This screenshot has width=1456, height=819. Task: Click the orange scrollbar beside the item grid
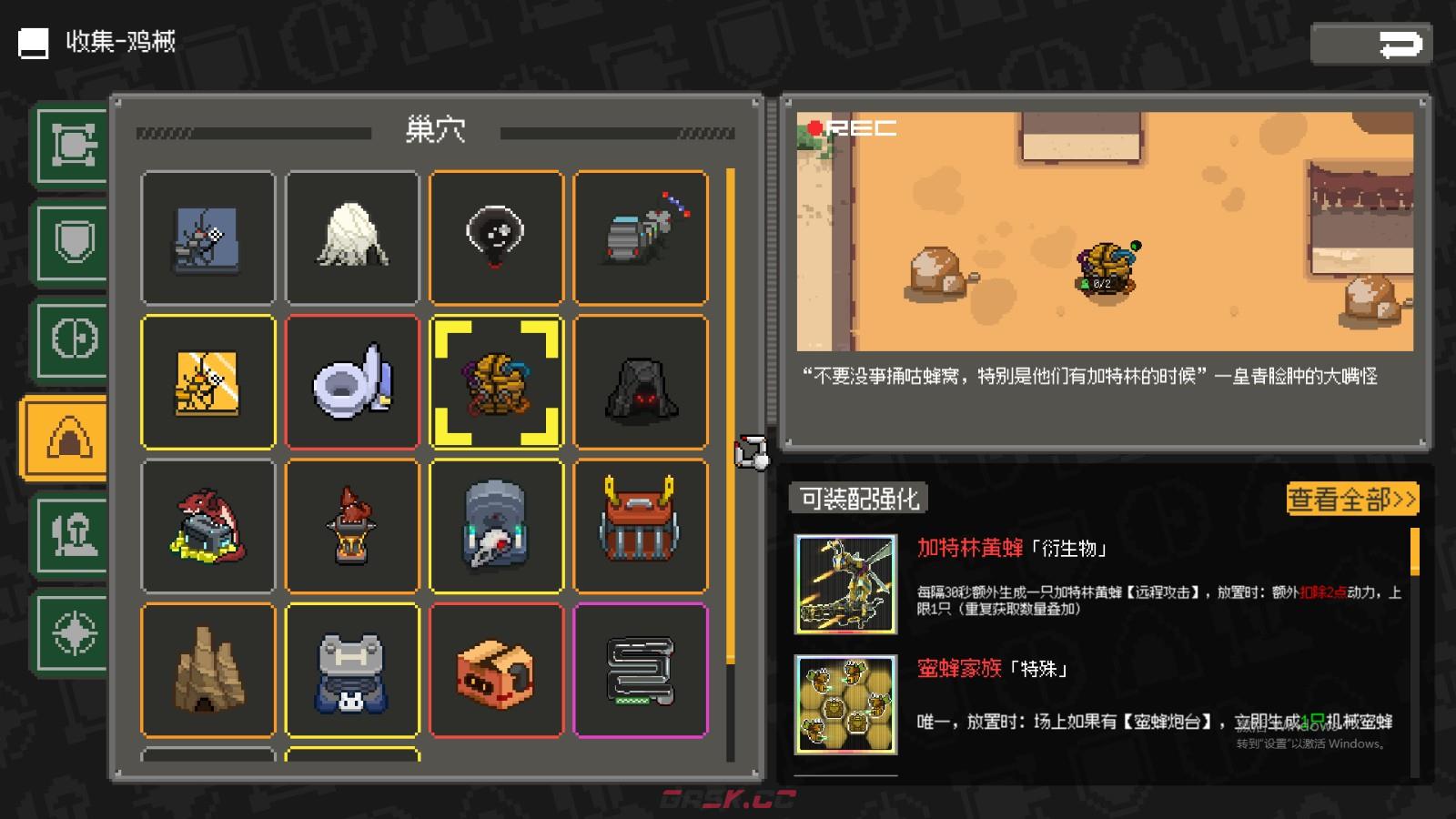point(729,409)
